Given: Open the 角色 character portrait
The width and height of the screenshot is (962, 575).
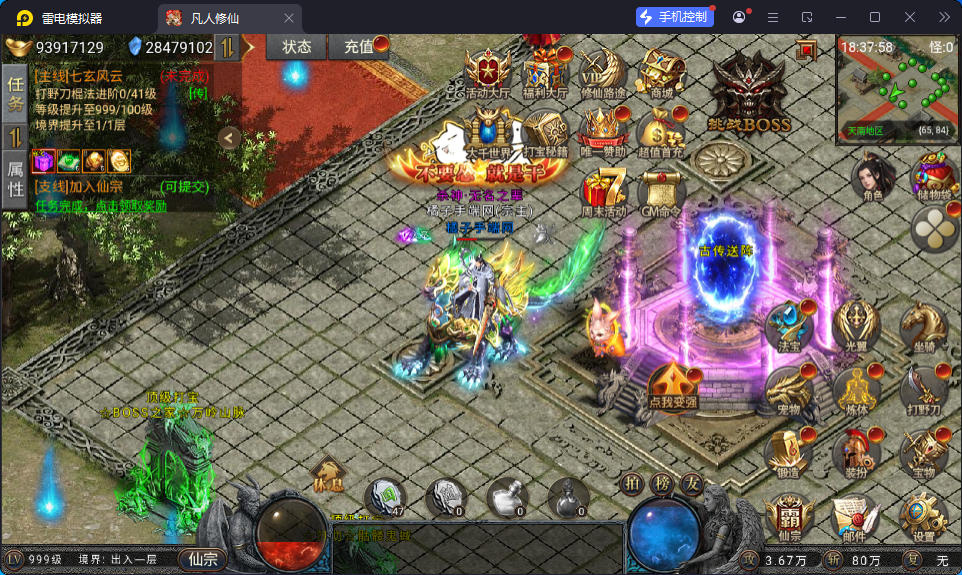Looking at the screenshot, I should 872,180.
